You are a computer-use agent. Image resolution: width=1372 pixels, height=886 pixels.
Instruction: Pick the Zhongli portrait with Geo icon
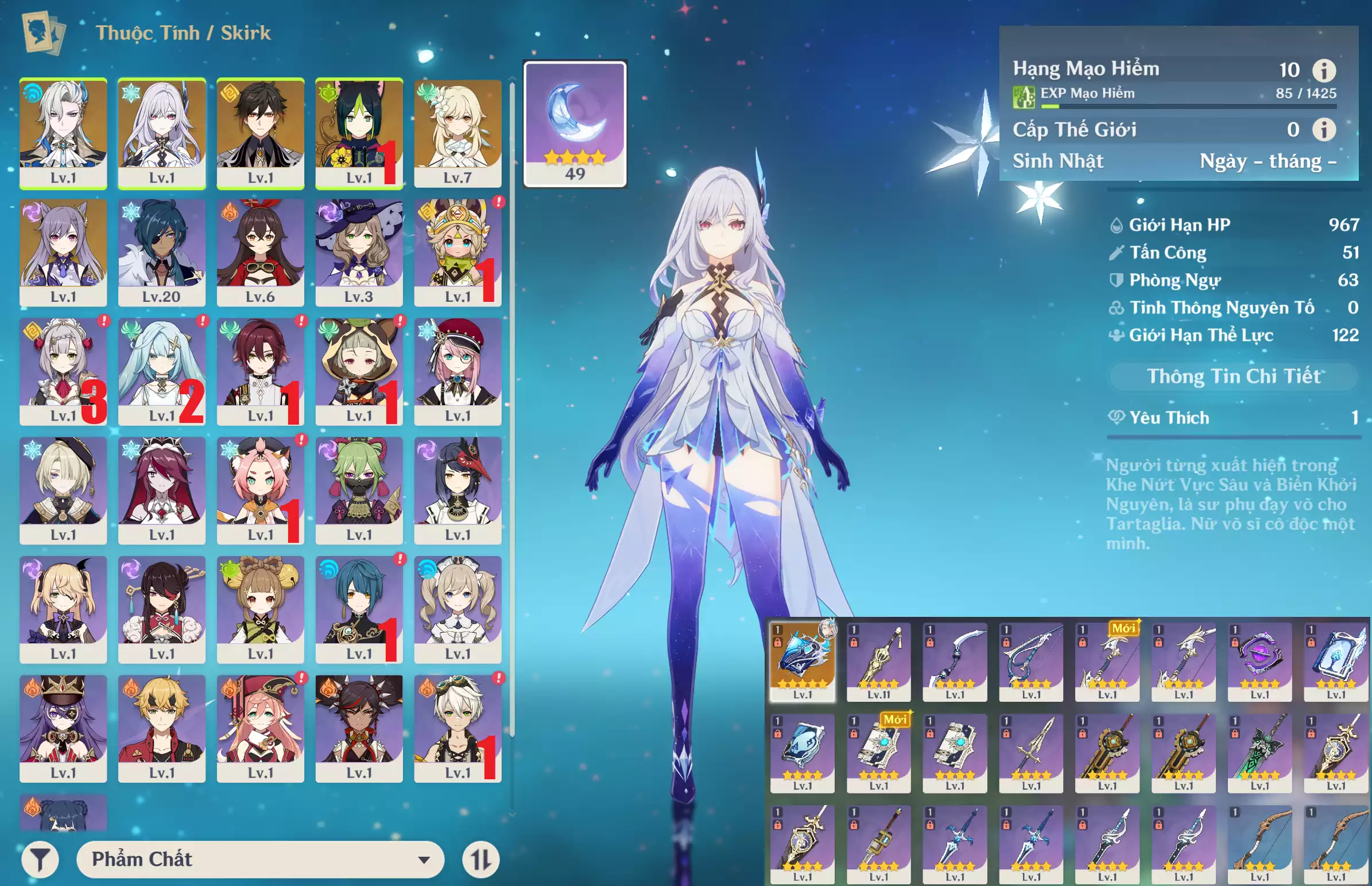click(x=260, y=133)
